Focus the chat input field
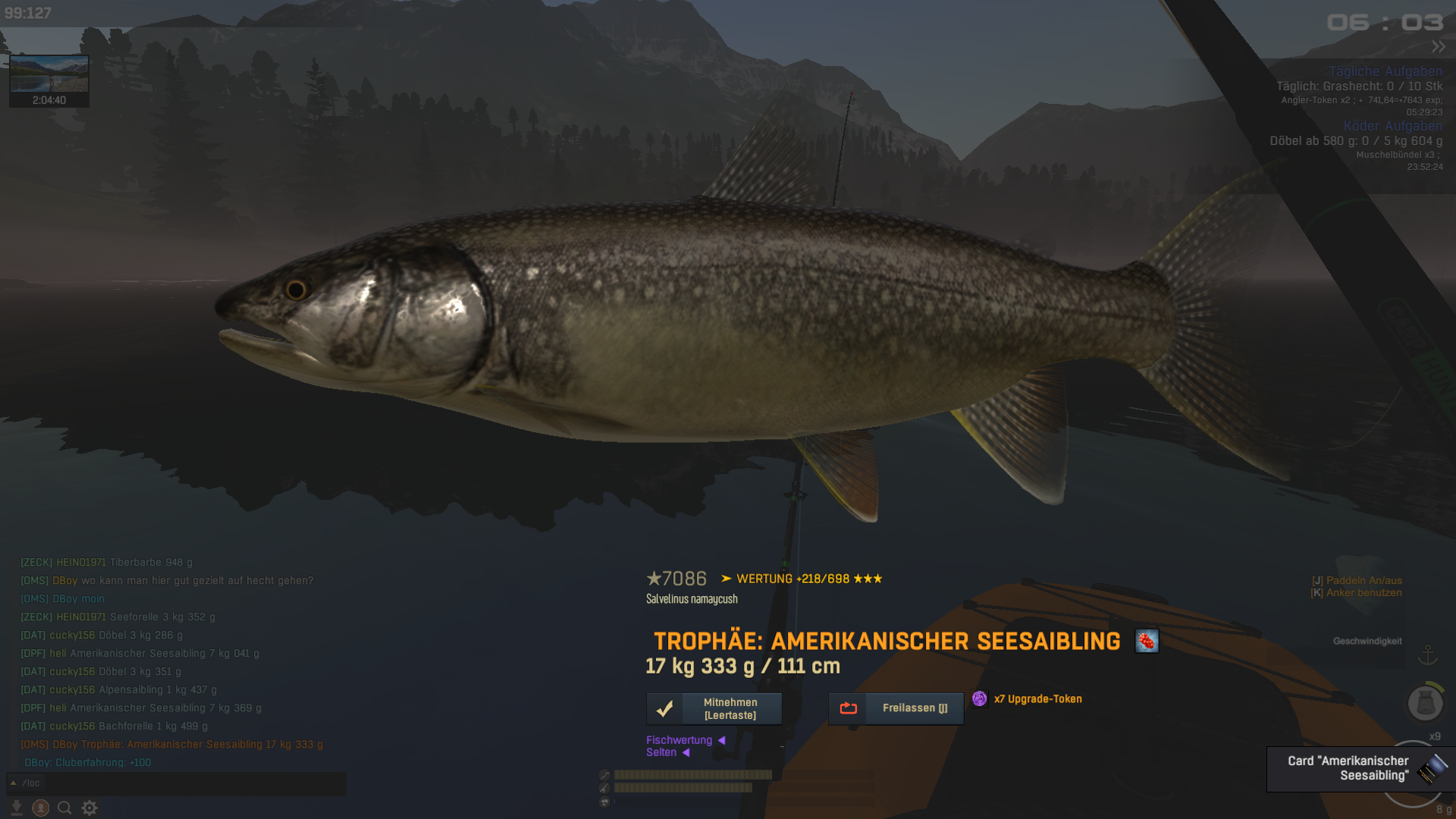1456x819 pixels. pos(182,783)
